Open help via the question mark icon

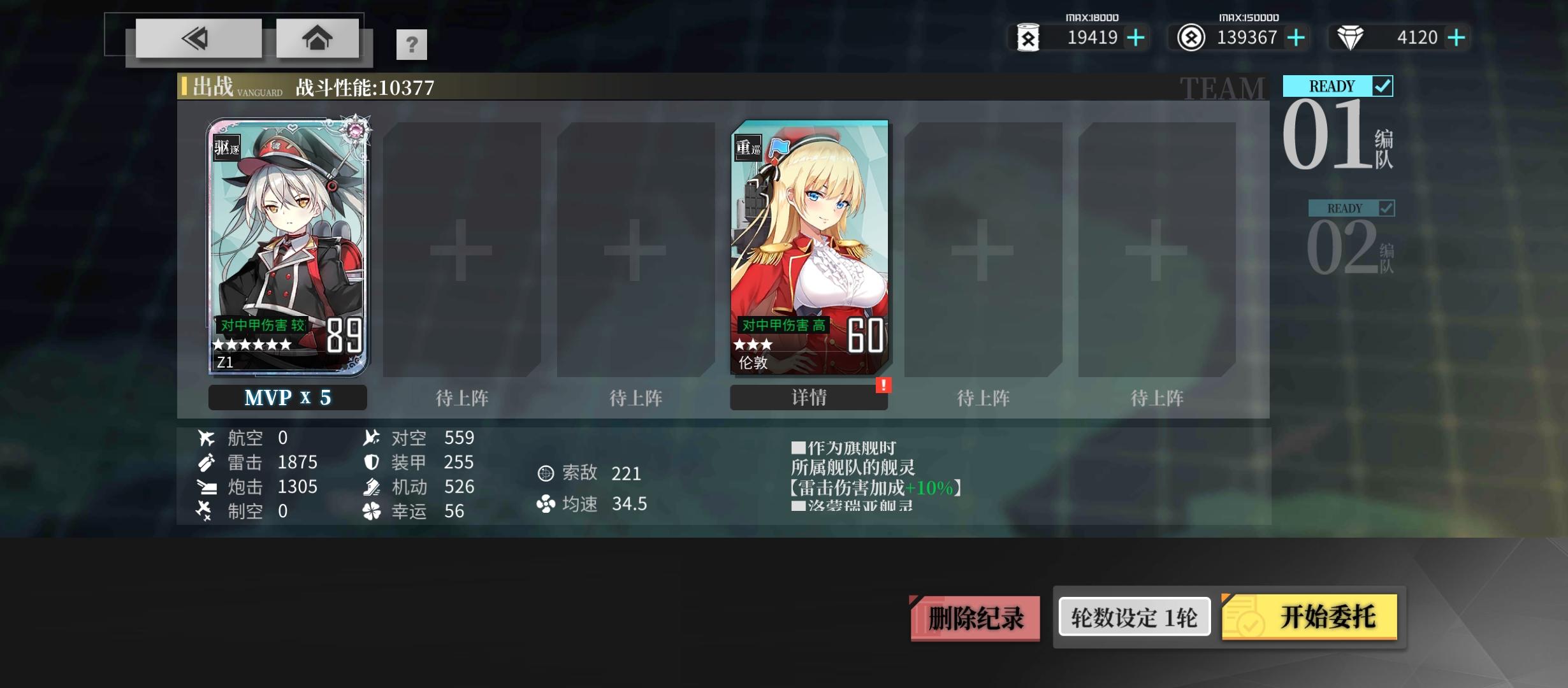pyautogui.click(x=412, y=44)
